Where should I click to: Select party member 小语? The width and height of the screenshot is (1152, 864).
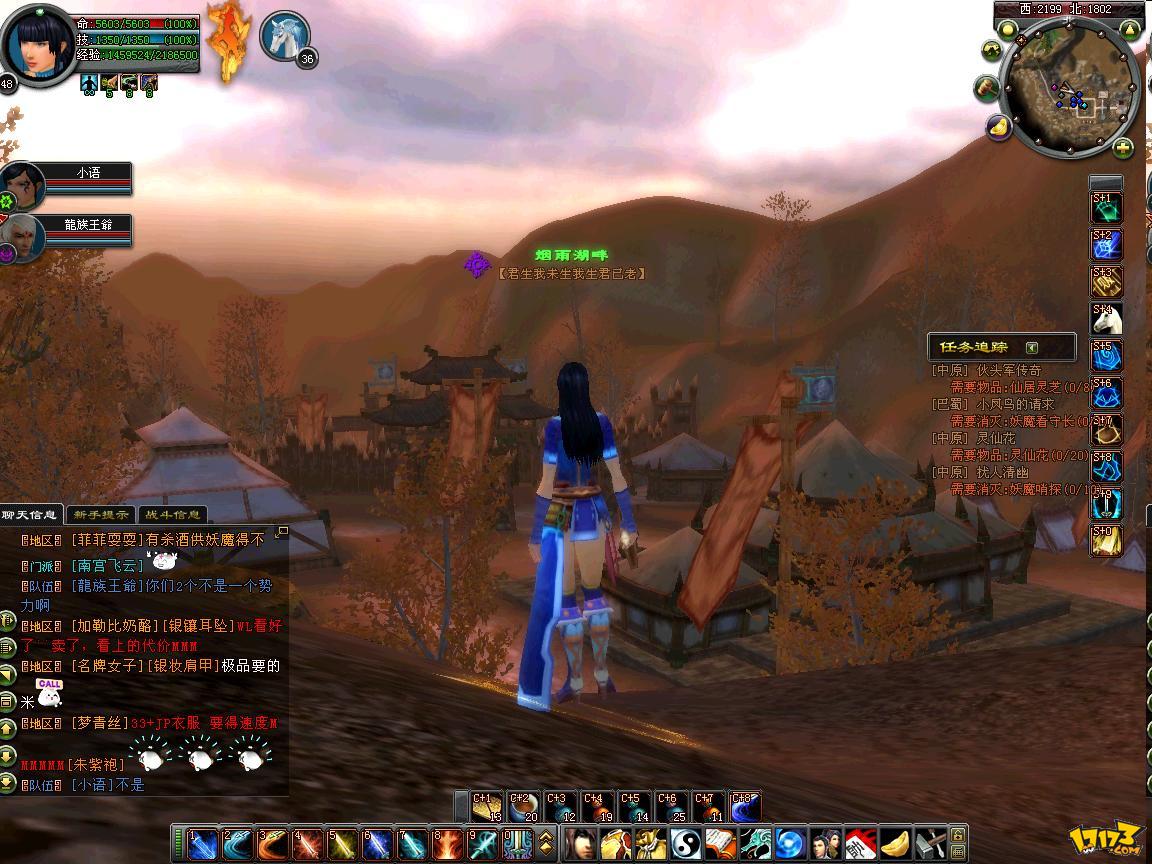click(88, 174)
